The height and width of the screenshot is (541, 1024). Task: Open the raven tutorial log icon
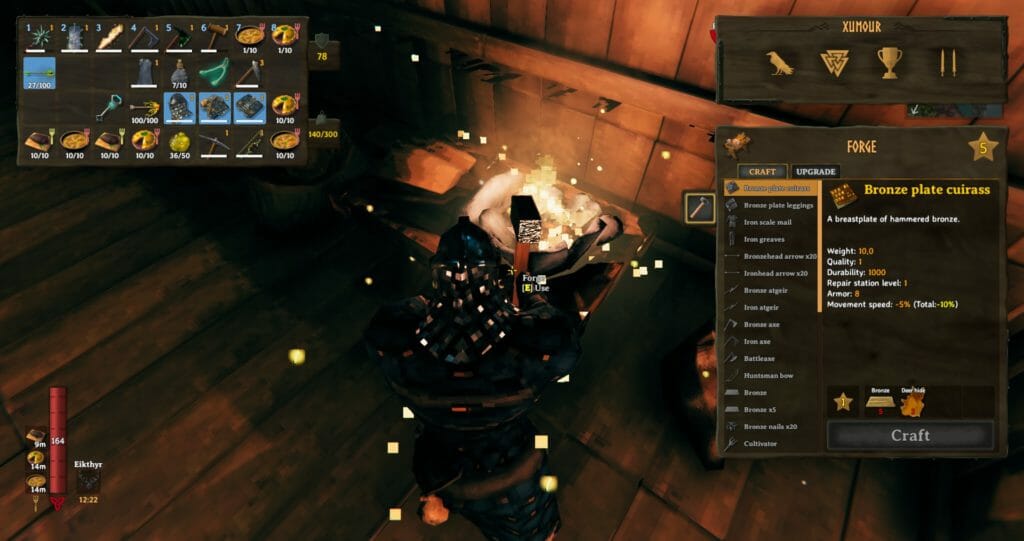[x=780, y=64]
